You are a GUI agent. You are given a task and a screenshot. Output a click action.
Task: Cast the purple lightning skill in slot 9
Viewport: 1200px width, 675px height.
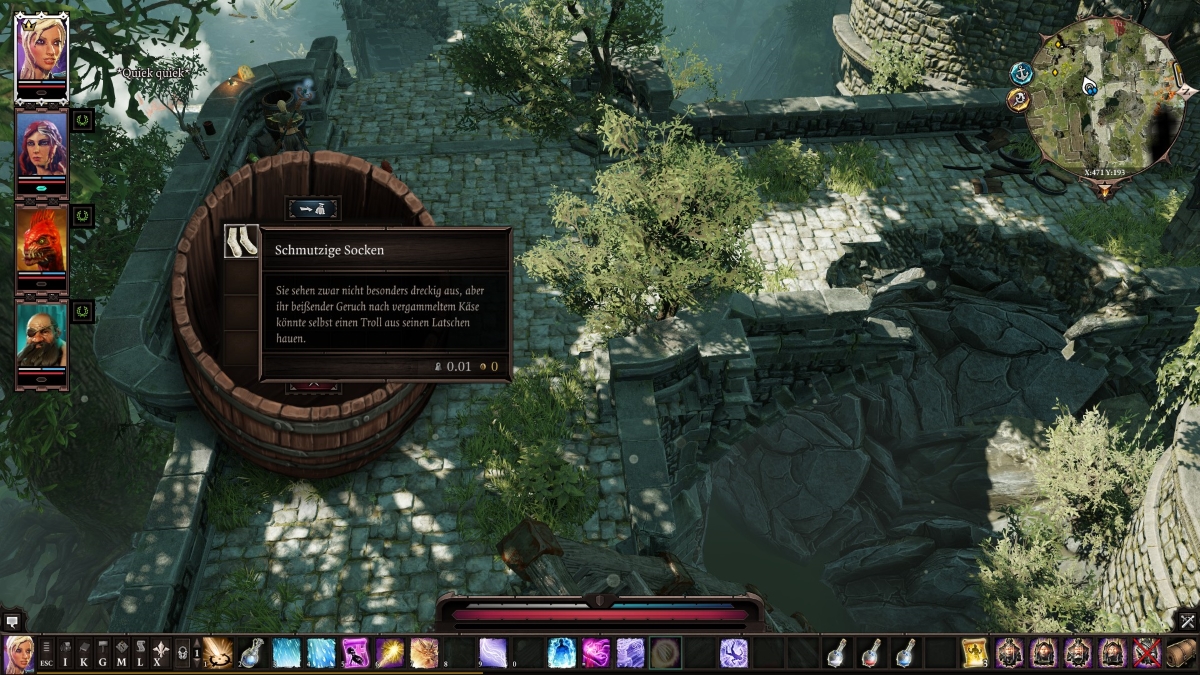point(492,653)
